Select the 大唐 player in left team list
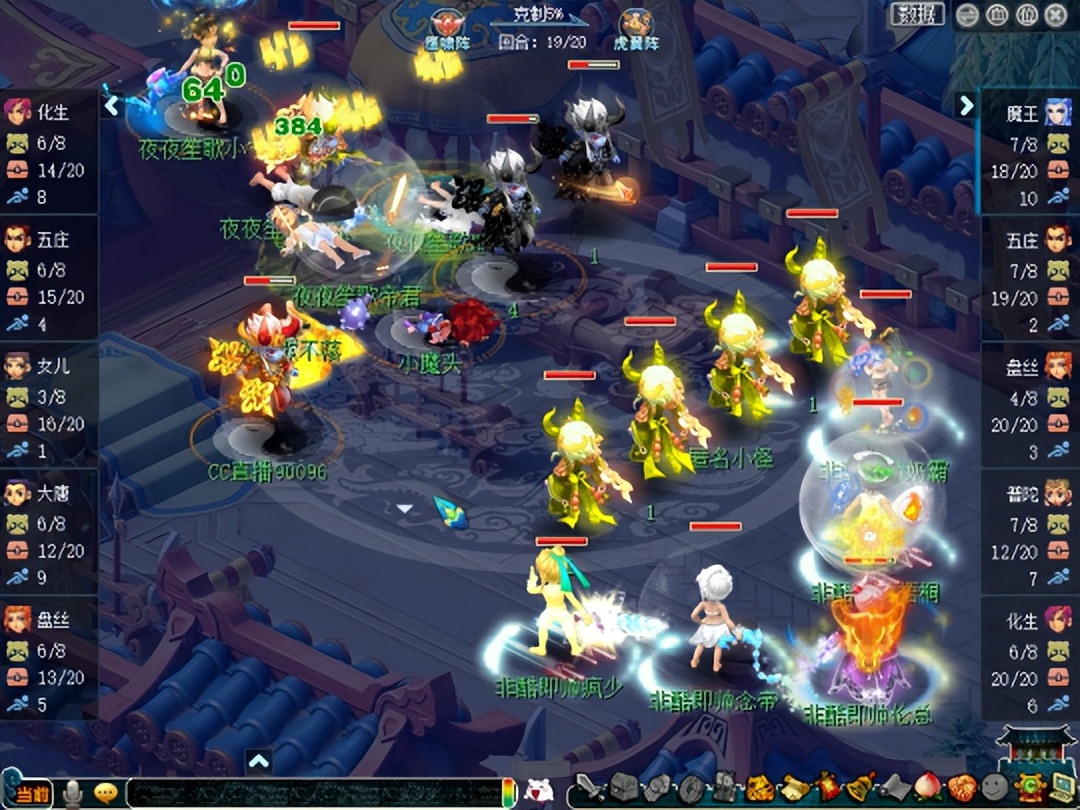 (x=49, y=494)
